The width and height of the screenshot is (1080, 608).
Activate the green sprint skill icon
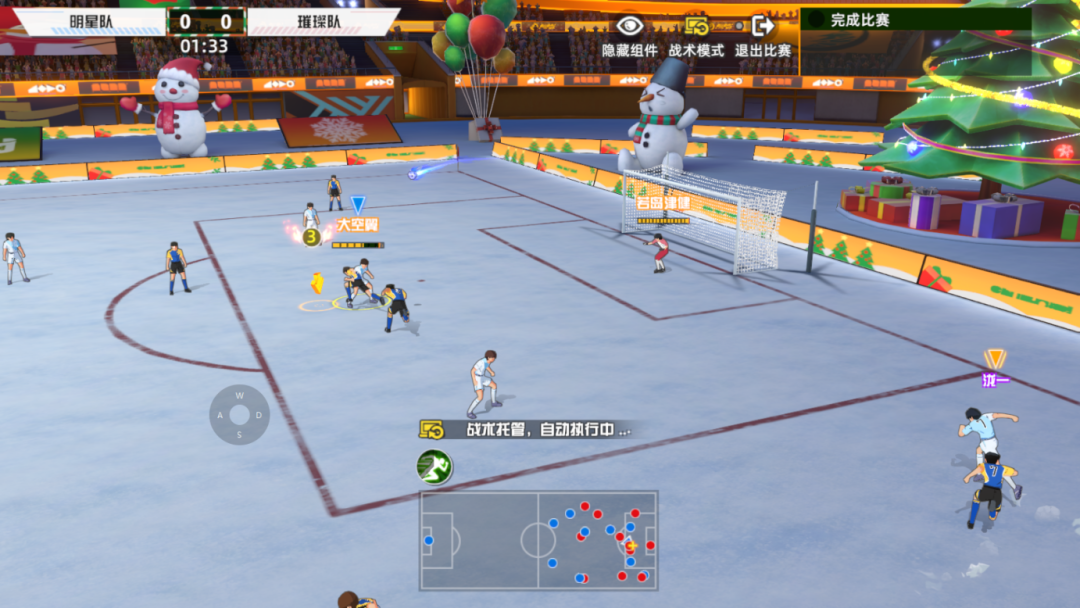coord(434,466)
